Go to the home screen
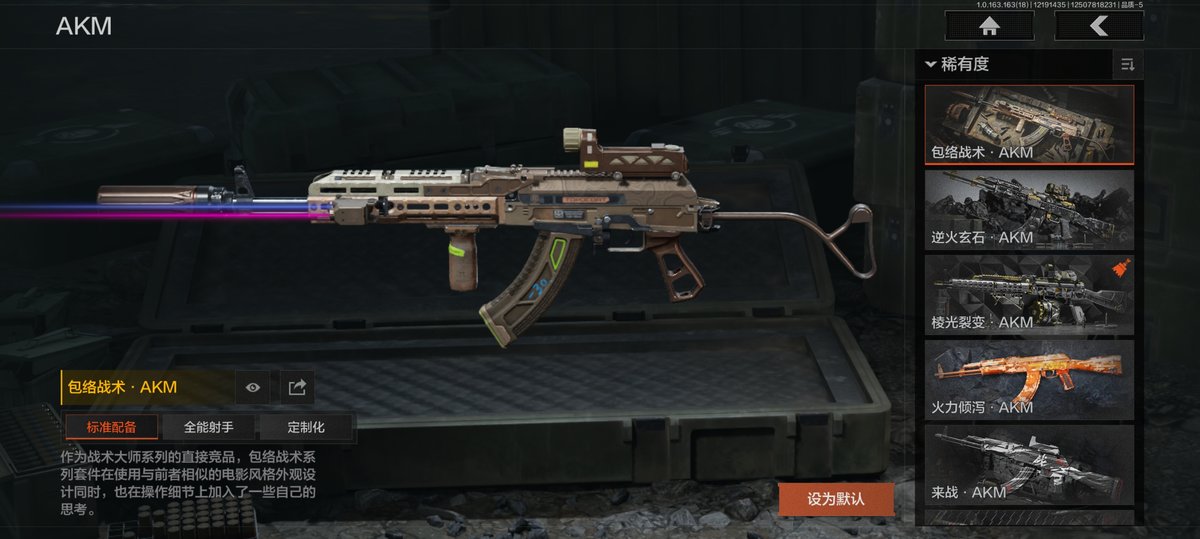This screenshot has width=1200, height=539. click(989, 26)
